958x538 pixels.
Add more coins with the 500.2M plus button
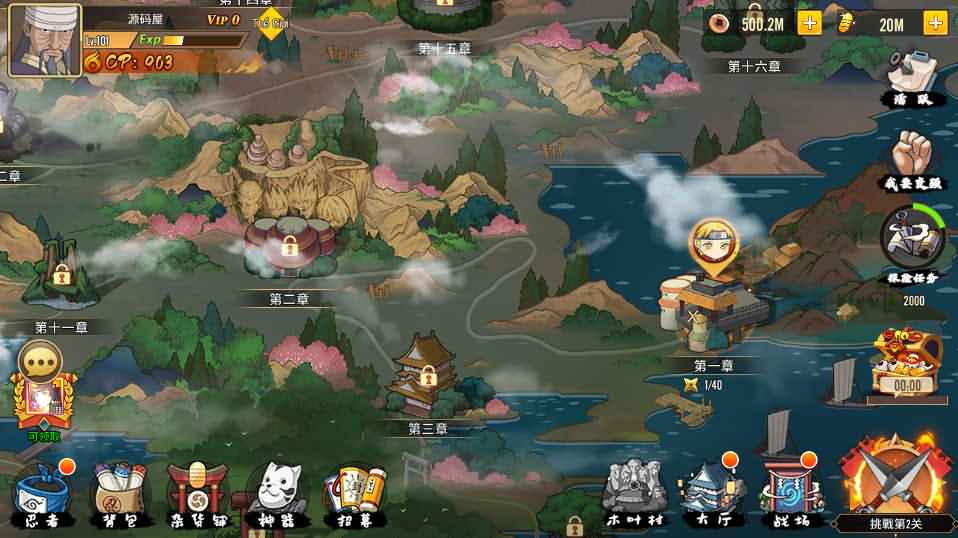click(809, 23)
